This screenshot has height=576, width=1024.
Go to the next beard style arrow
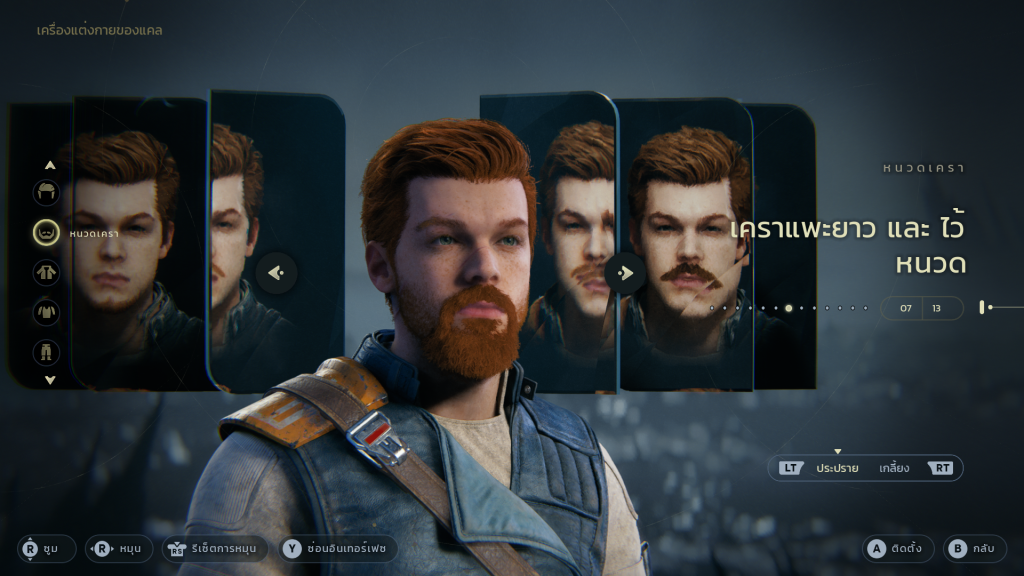coord(625,272)
